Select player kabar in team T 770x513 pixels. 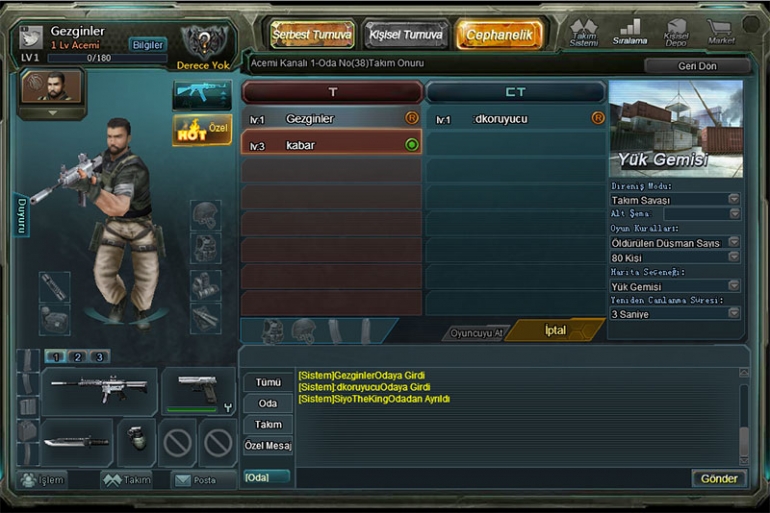tap(330, 145)
